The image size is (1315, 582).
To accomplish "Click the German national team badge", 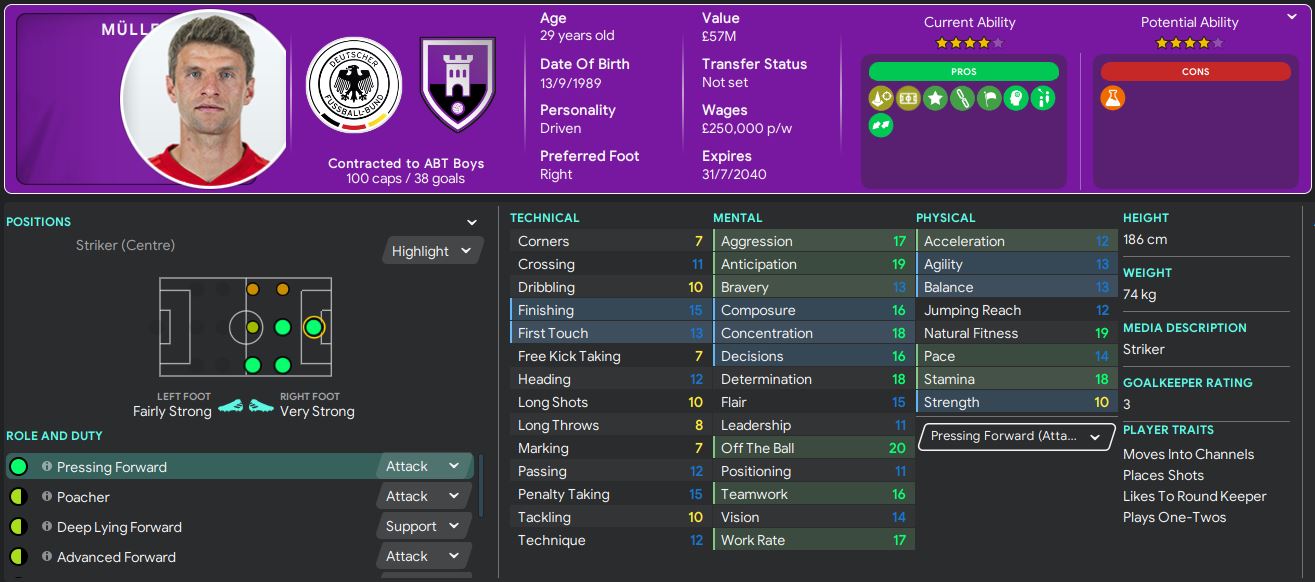I will coord(353,85).
